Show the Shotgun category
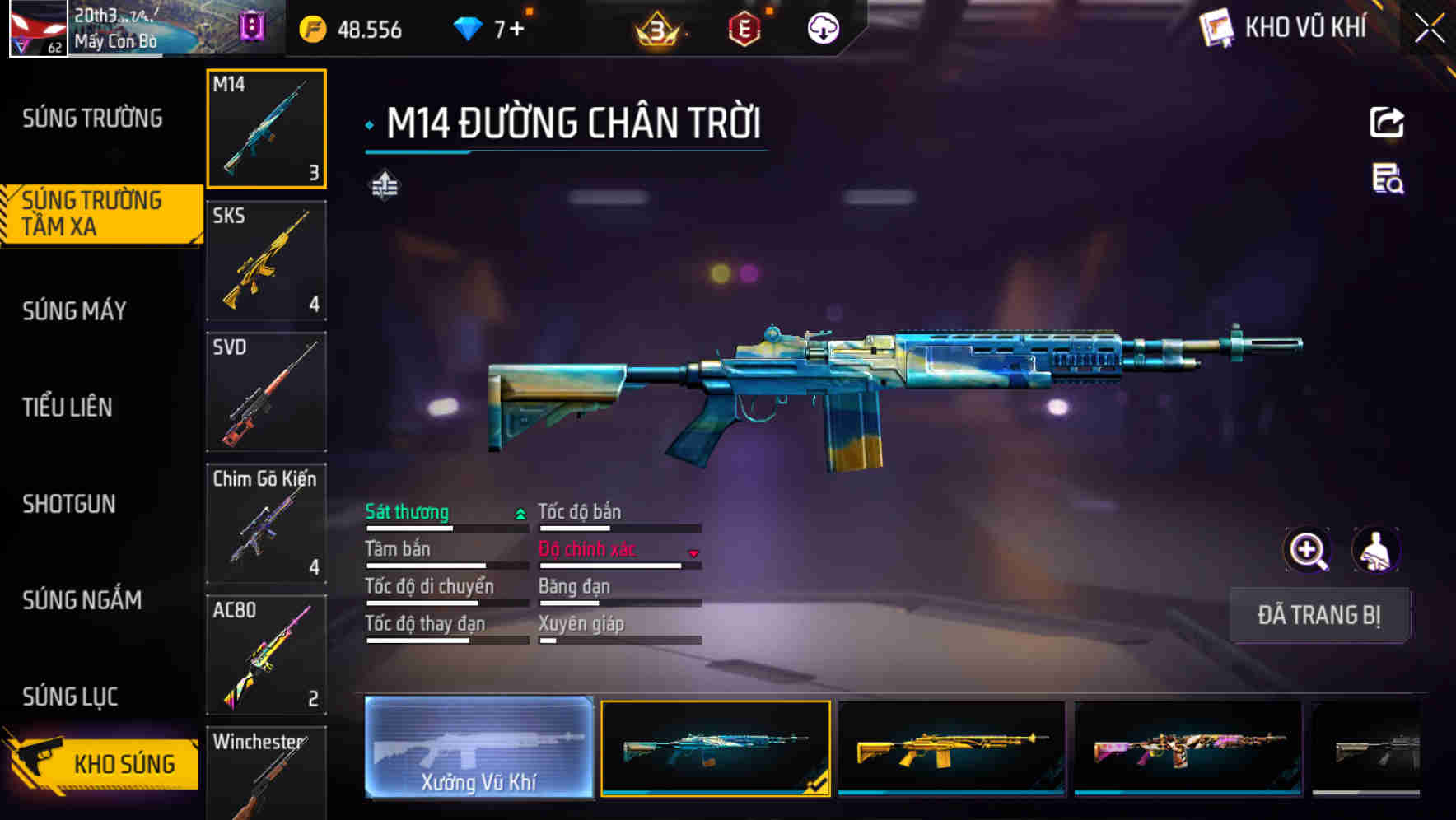1456x820 pixels. point(69,504)
